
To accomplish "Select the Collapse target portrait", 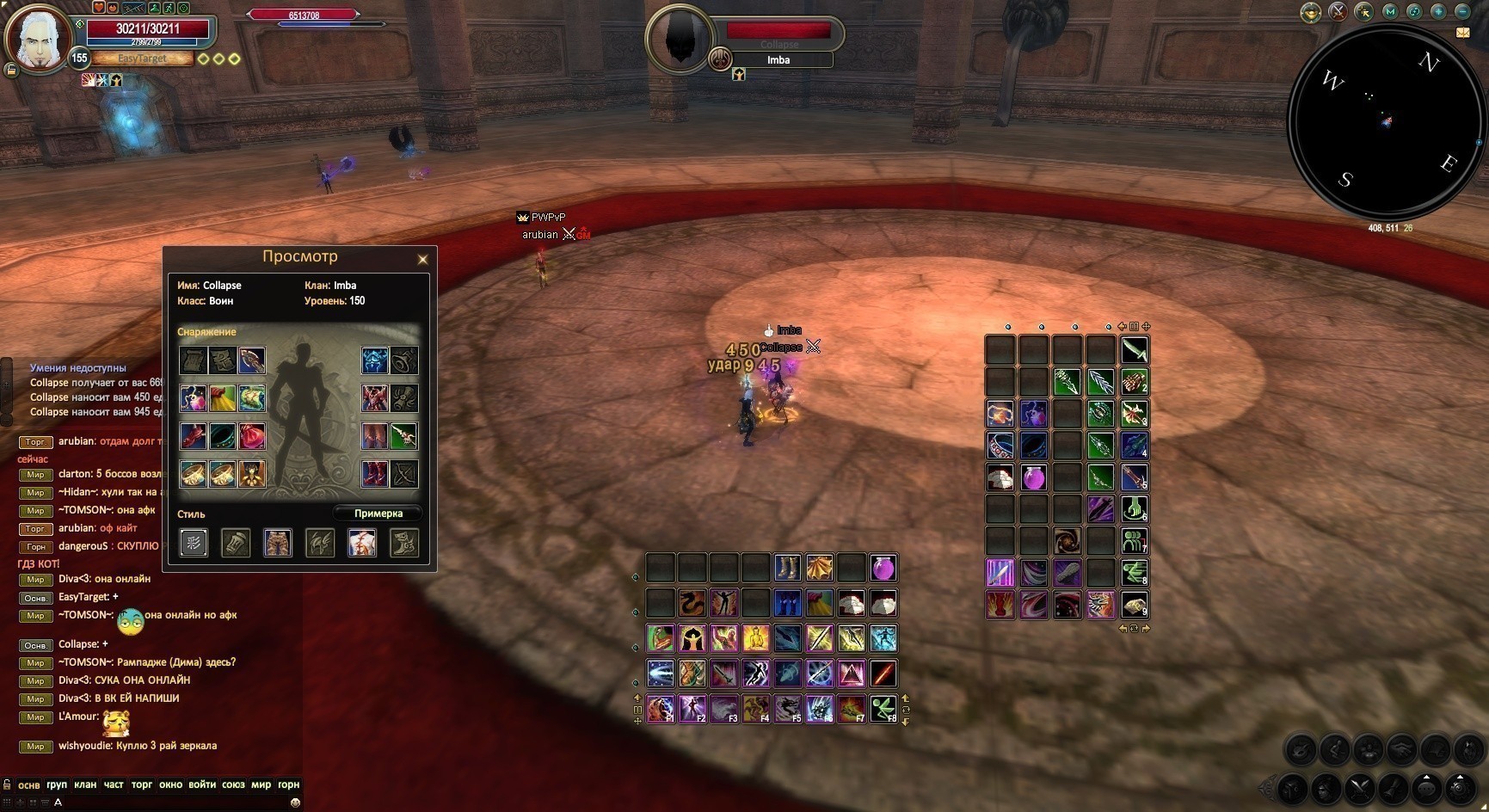I will coord(680,39).
